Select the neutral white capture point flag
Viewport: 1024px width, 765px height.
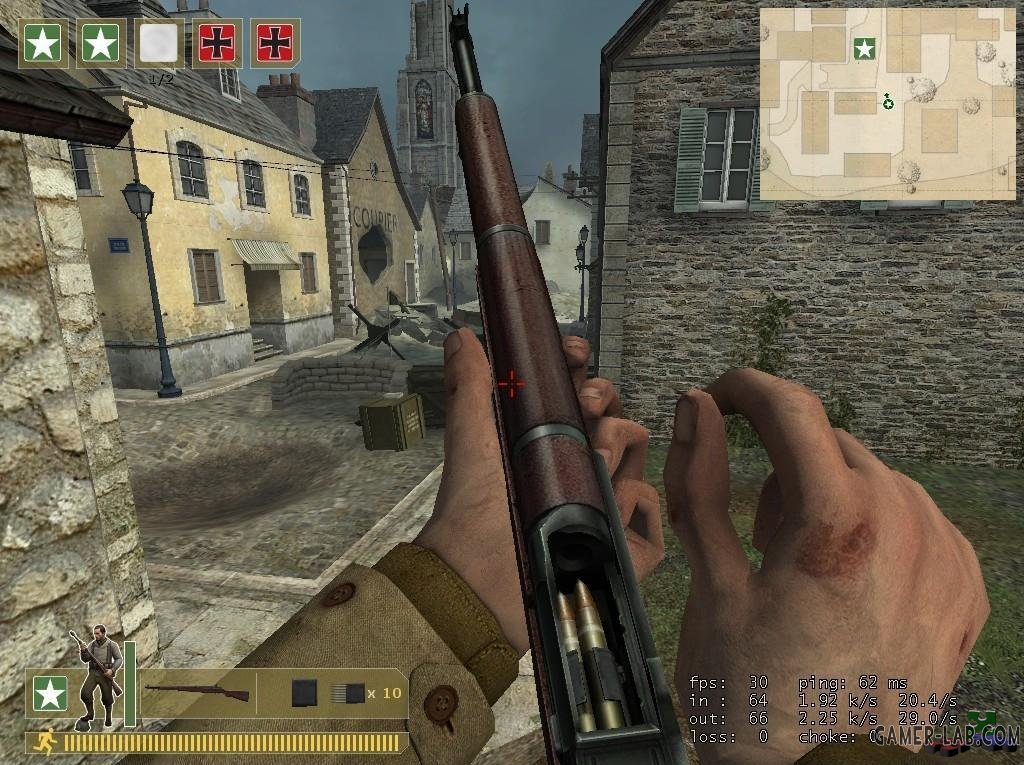click(x=159, y=43)
